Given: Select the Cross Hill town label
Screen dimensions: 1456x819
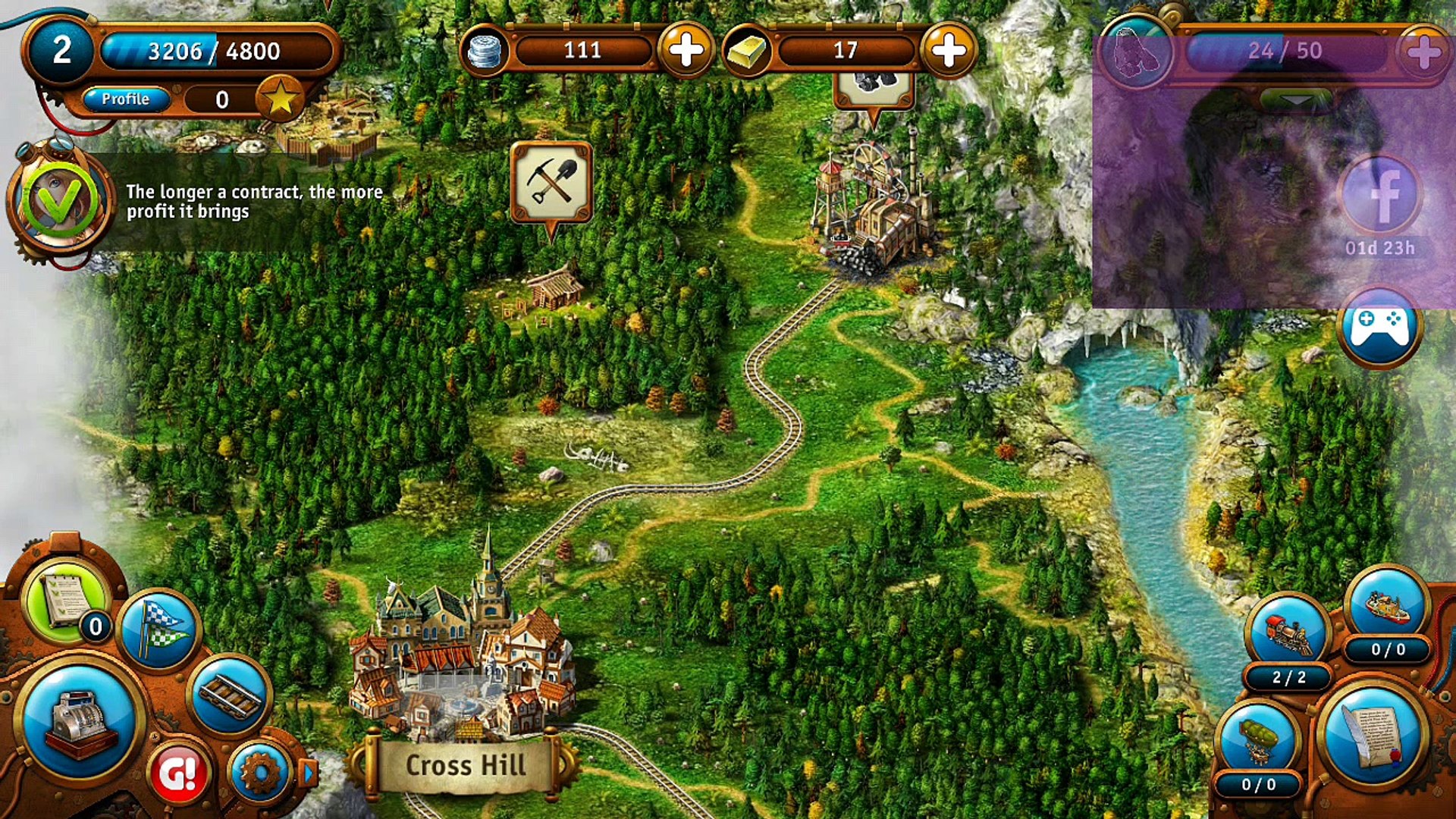Looking at the screenshot, I should pos(465,765).
